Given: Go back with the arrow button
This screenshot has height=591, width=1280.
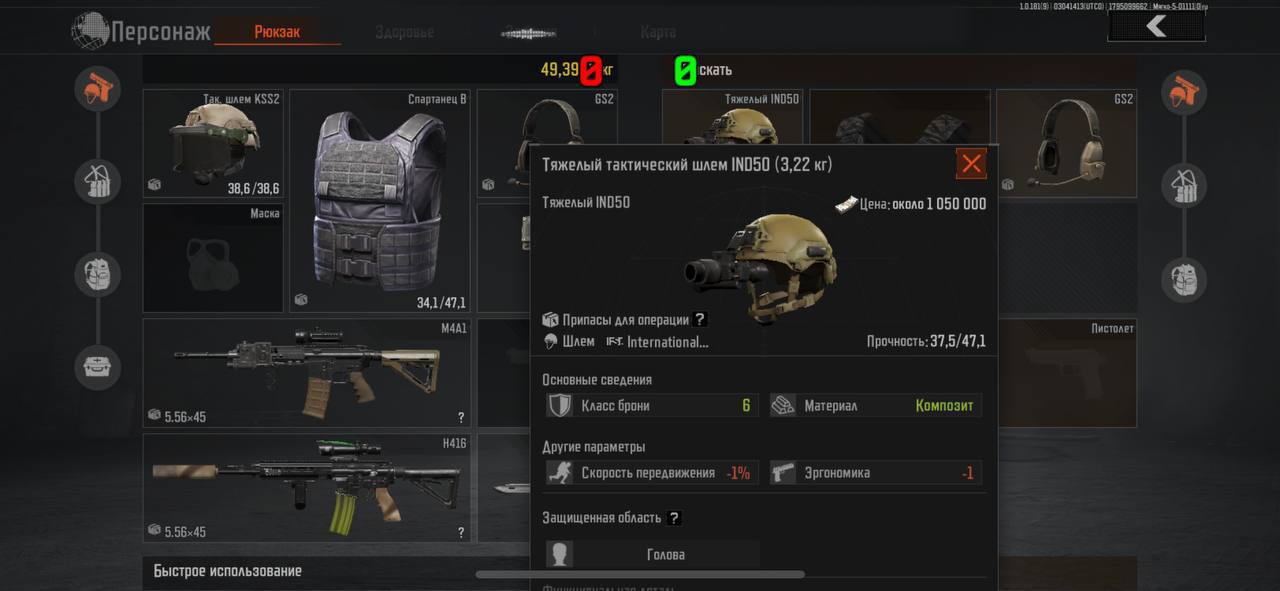Looking at the screenshot, I should (x=1156, y=27).
